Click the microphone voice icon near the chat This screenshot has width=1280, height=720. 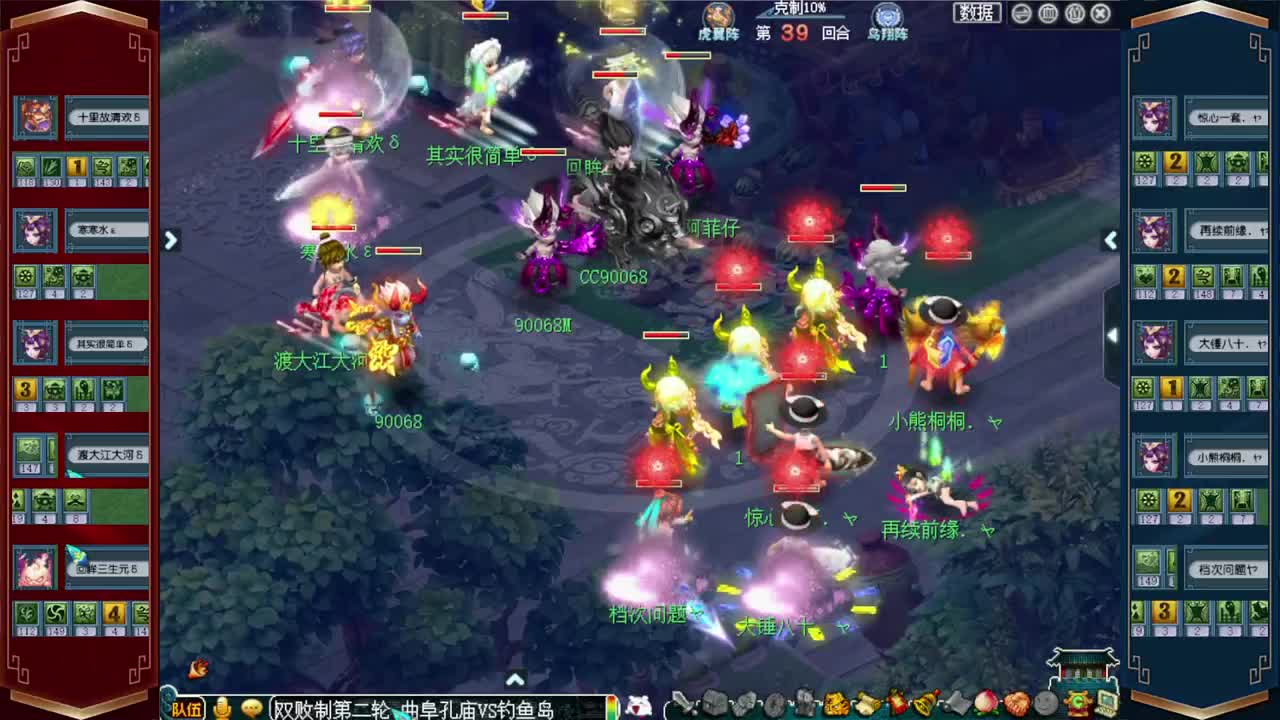click(224, 706)
